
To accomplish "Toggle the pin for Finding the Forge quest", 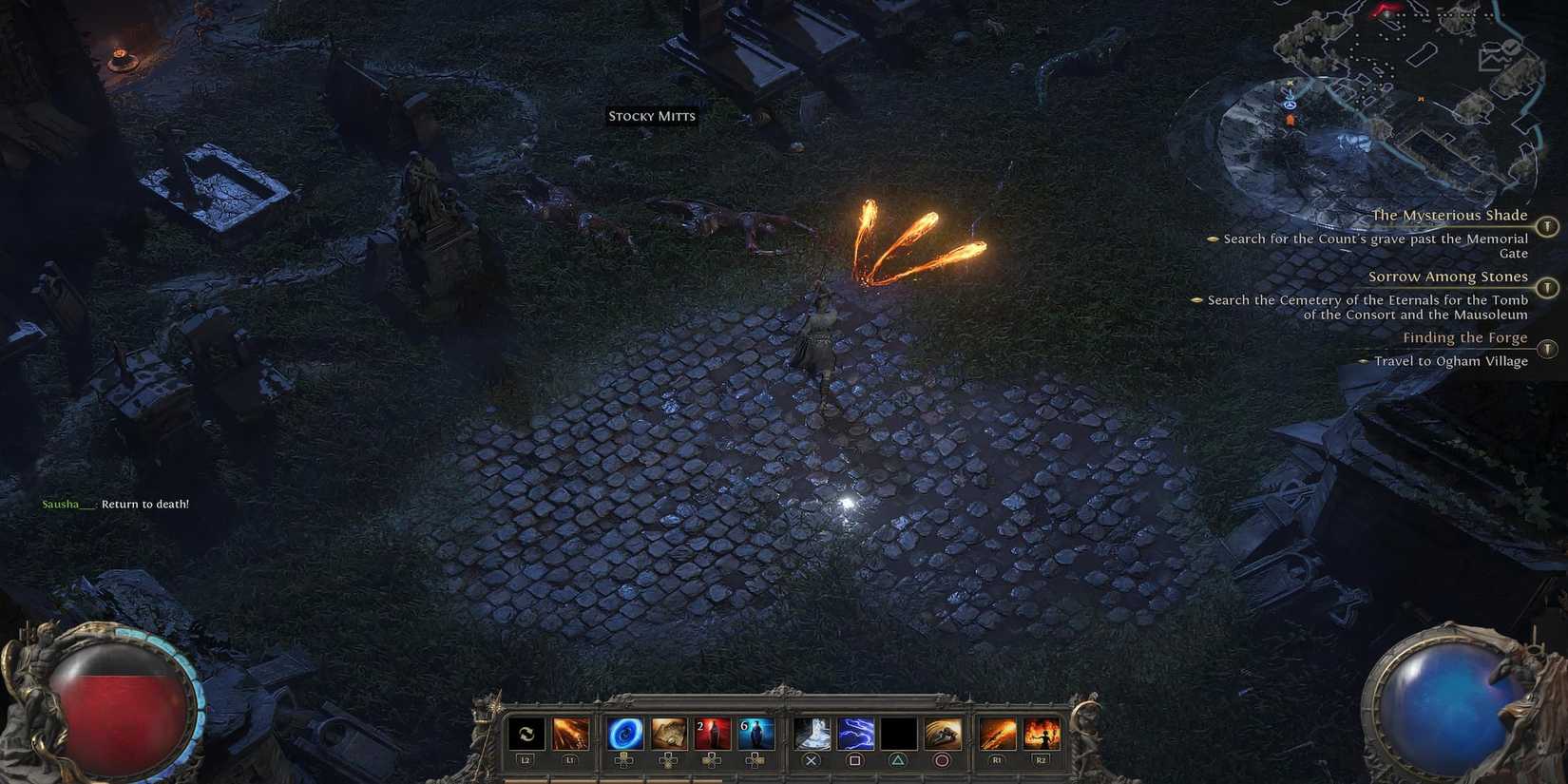I will coord(1549,349).
